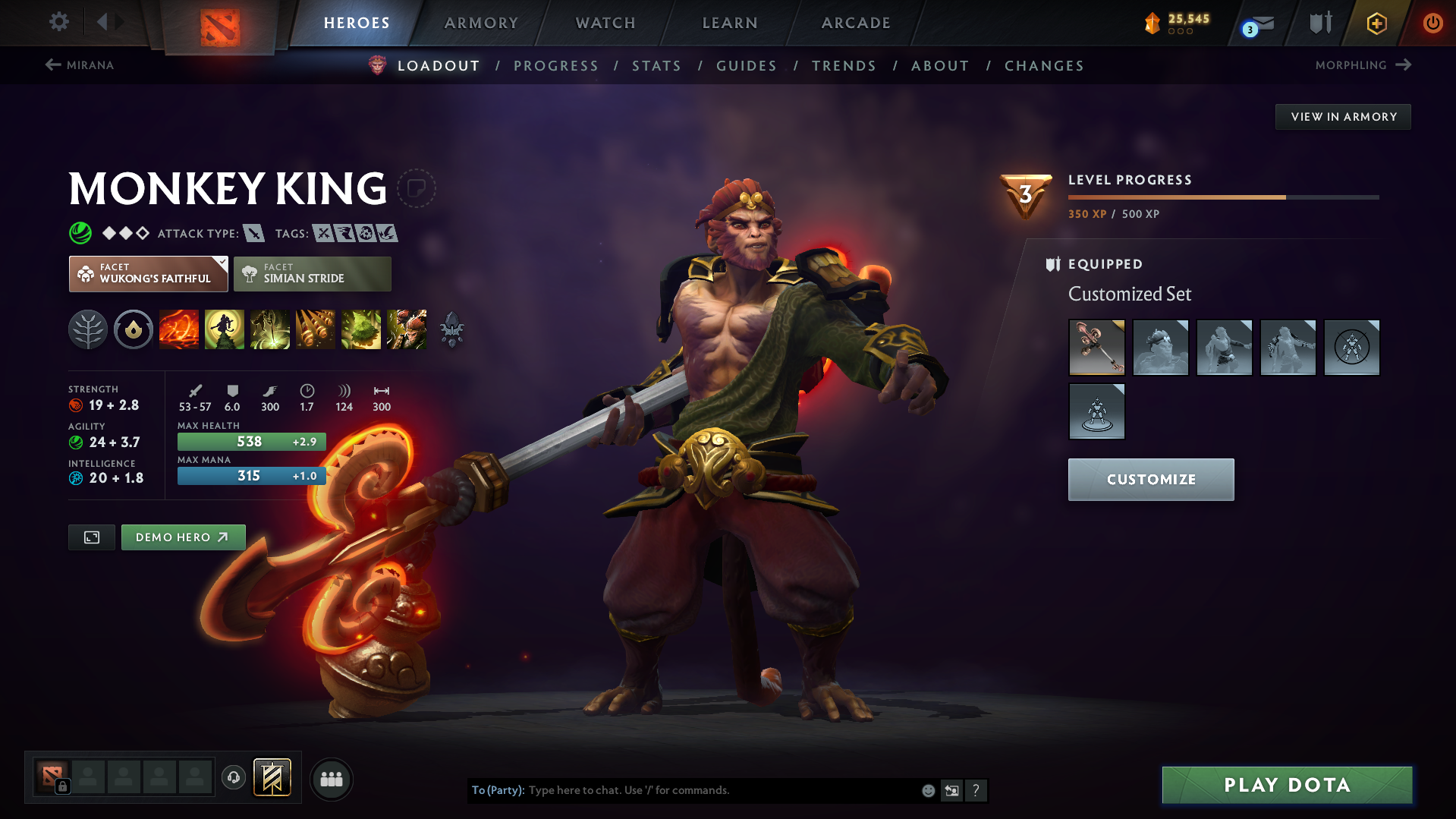Check the Level Progress XP bar
The image size is (1456, 819).
pyautogui.click(x=1222, y=197)
